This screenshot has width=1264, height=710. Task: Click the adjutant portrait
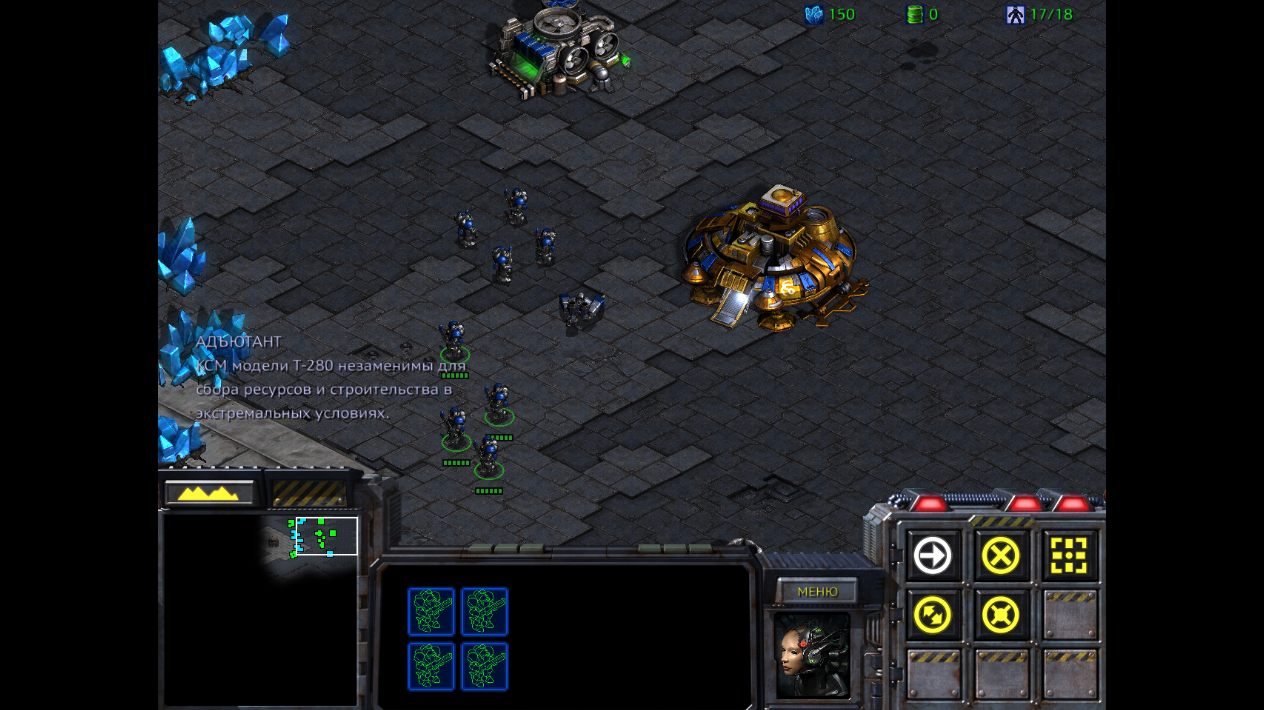[x=812, y=655]
